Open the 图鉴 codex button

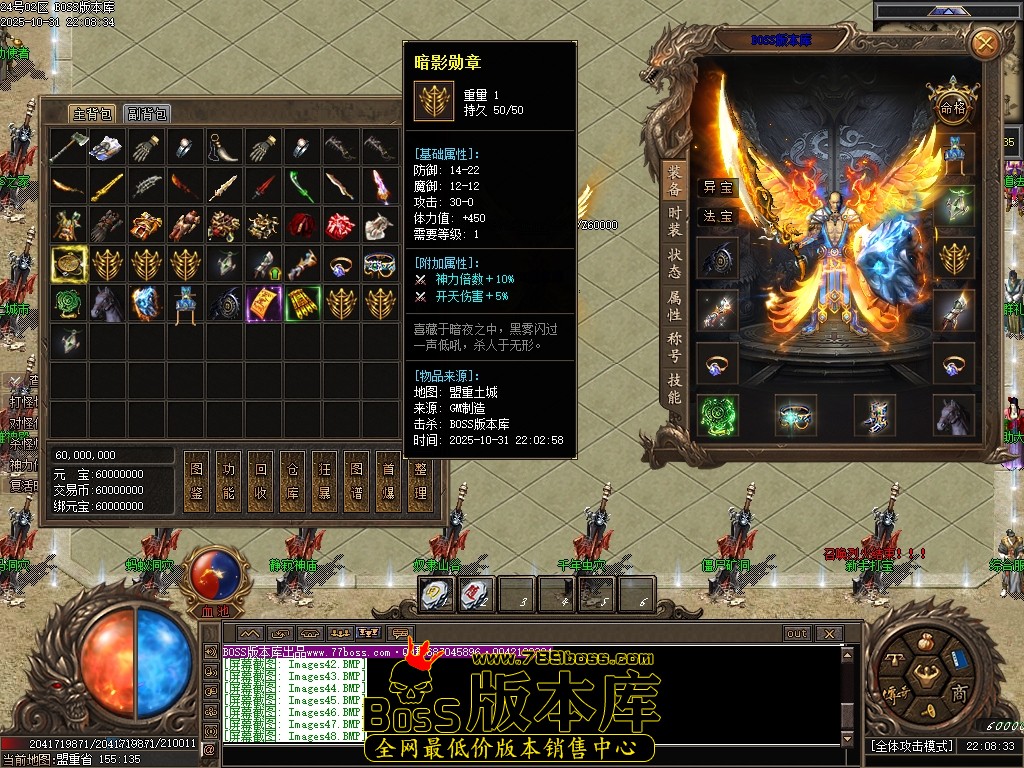click(196, 481)
